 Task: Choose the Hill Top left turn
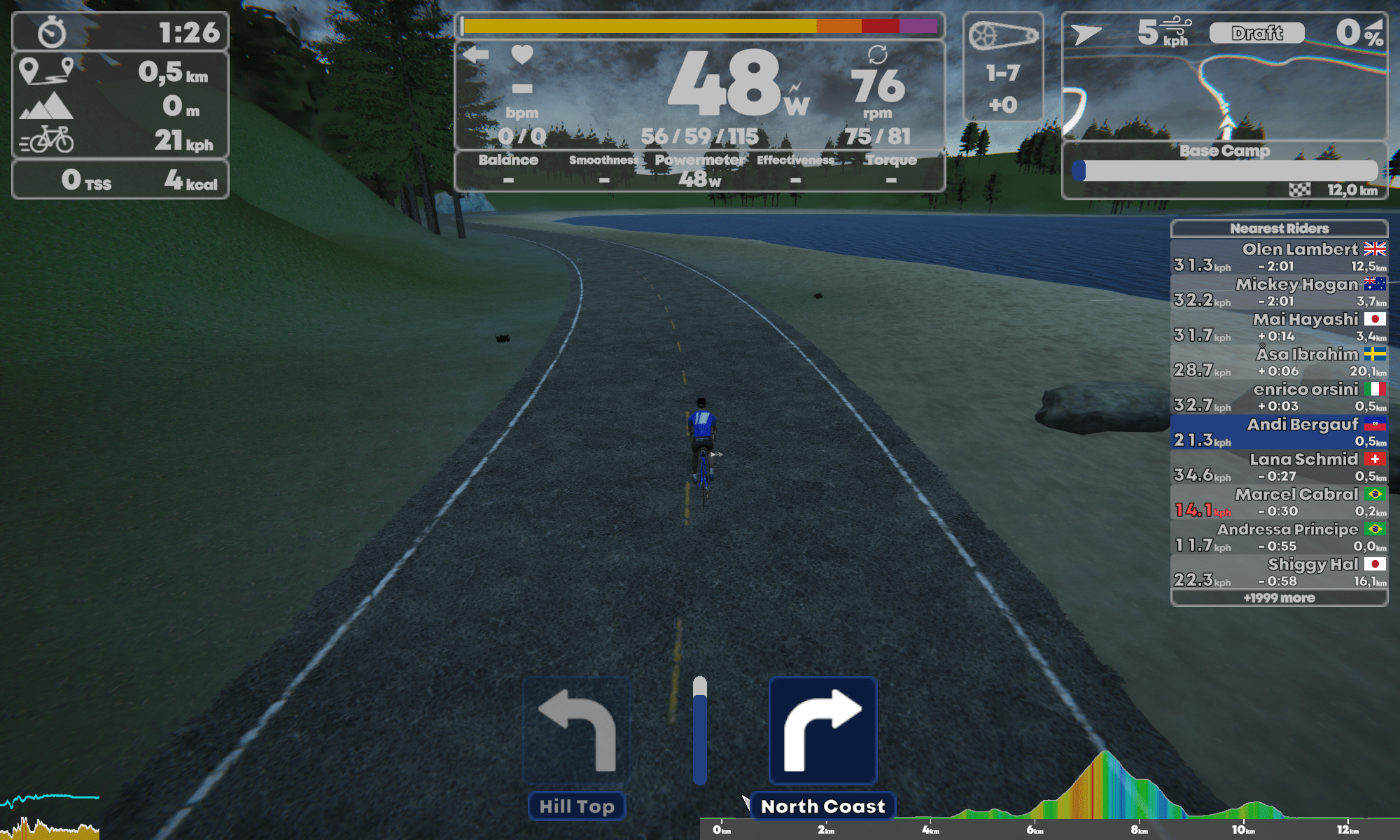click(x=577, y=731)
